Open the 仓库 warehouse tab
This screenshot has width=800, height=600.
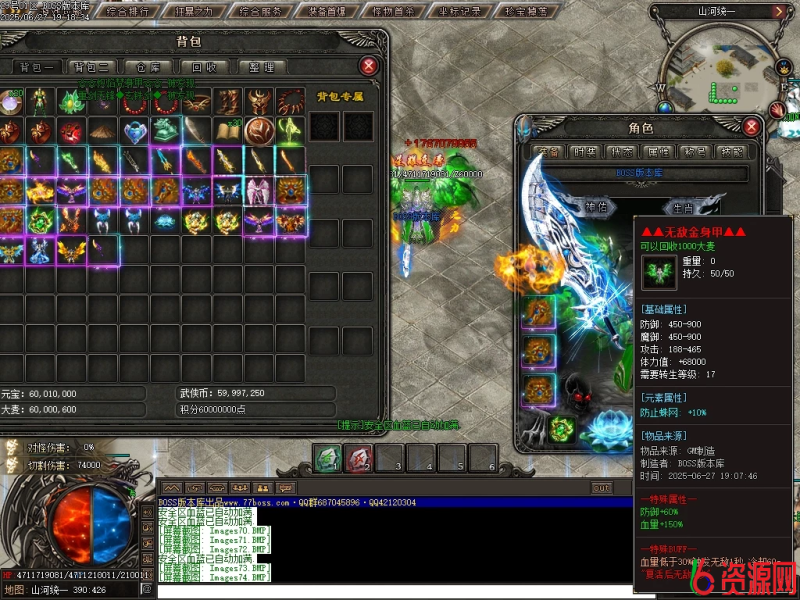pos(148,67)
